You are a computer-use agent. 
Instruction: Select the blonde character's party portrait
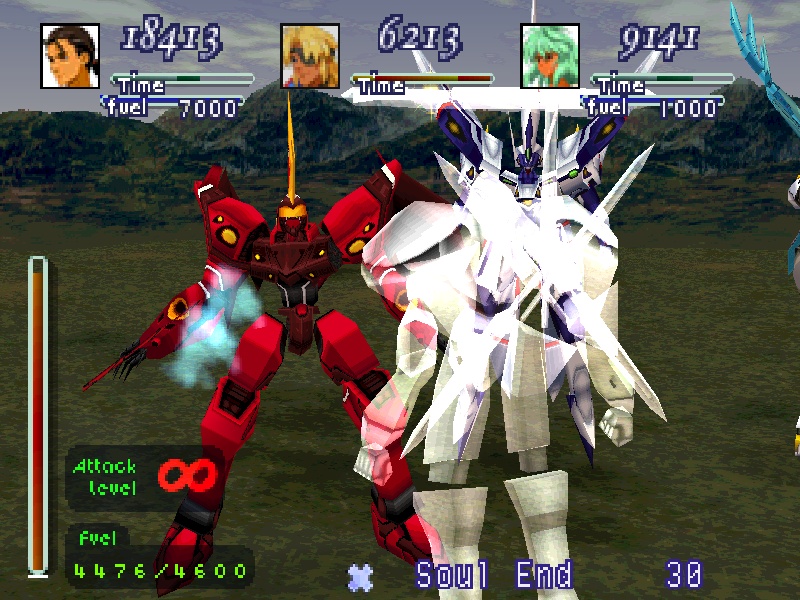[x=310, y=54]
